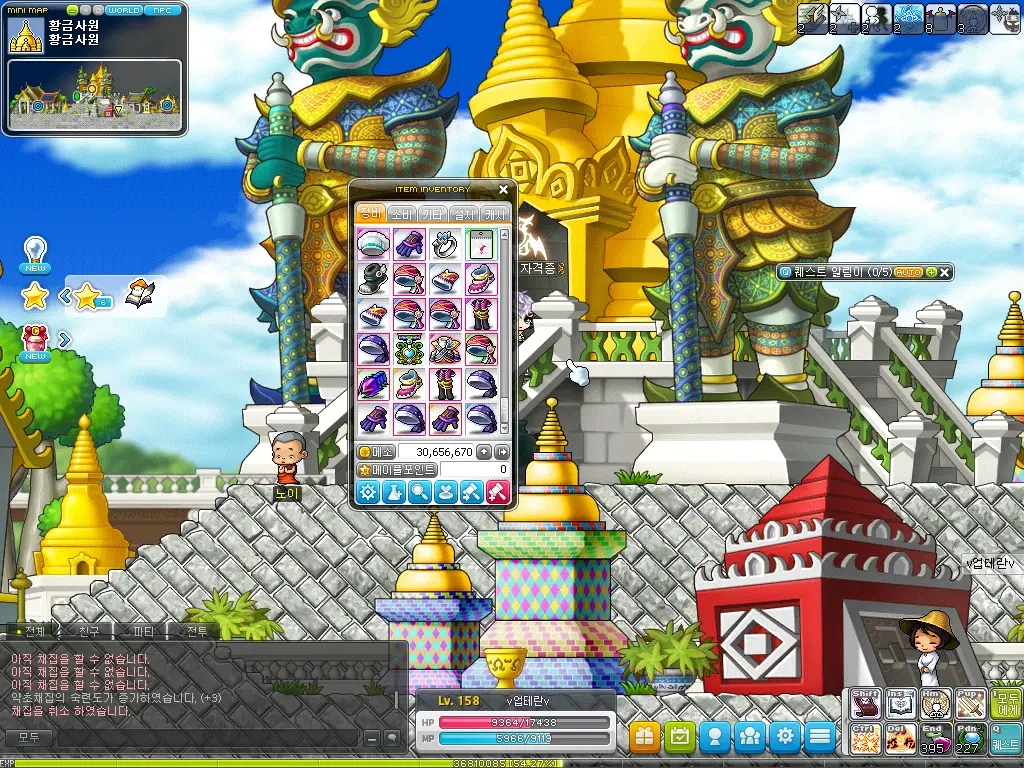Viewport: 1024px width, 768px height.
Task: Switch to the 소비 inventory tab
Action: coord(402,214)
